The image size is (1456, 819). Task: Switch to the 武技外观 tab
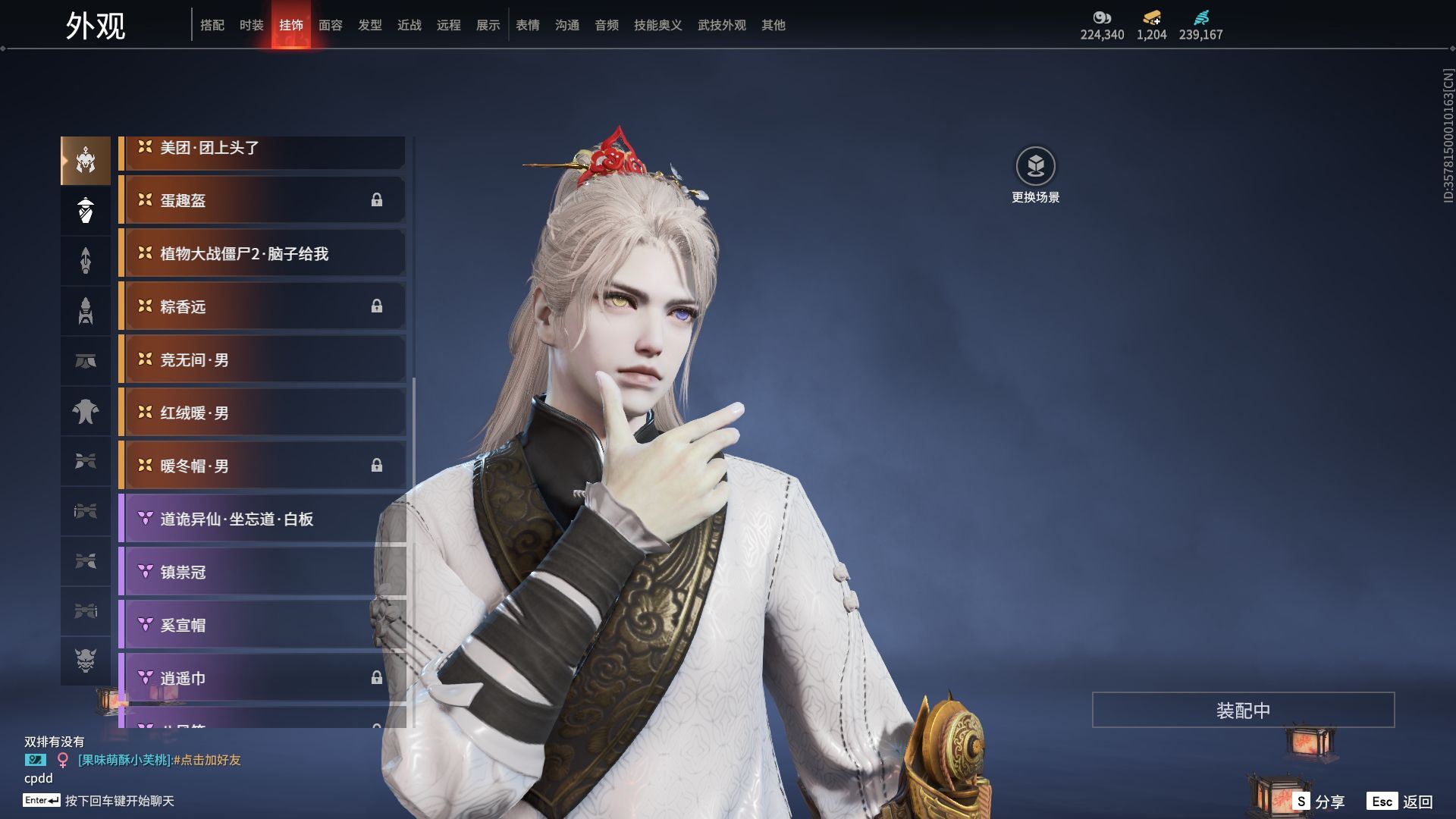[721, 25]
